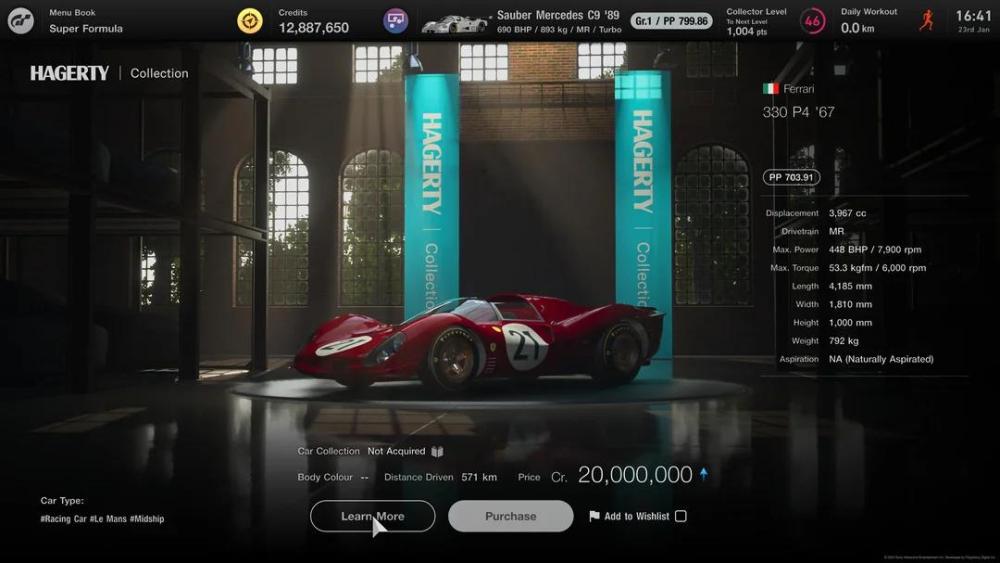Click the Gran Turismo logo icon
Screen dimensions: 1000x563
pyautogui.click(x=20, y=21)
